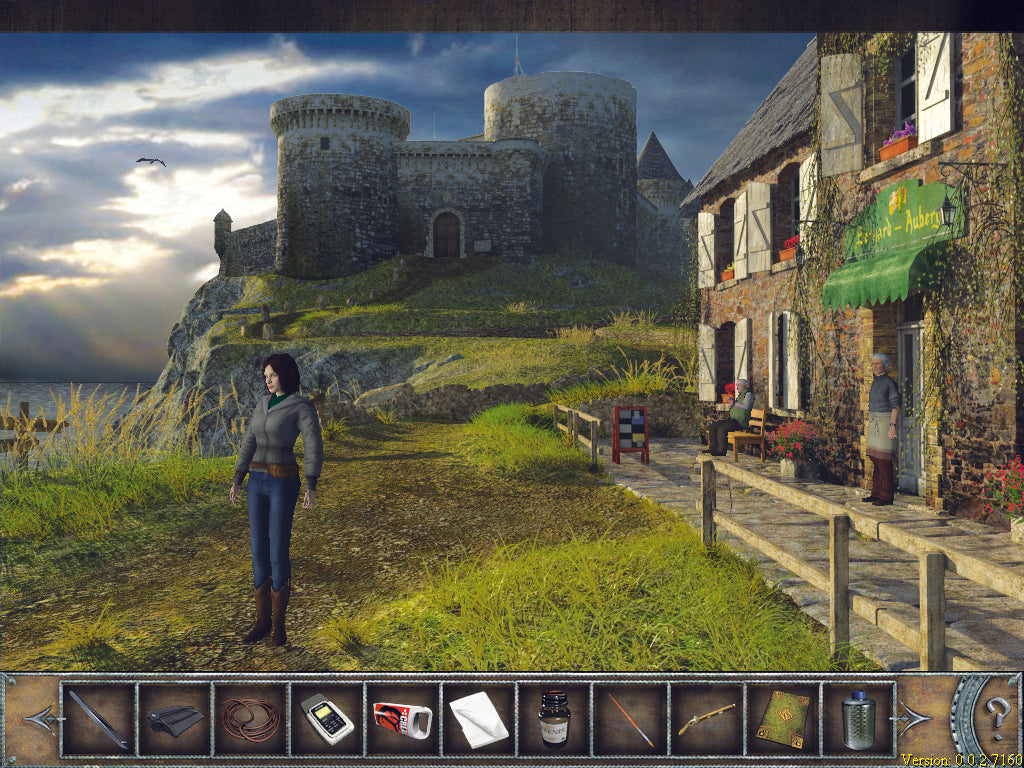Select the glass jar with blue cap
1024x768 pixels.
coord(858,719)
